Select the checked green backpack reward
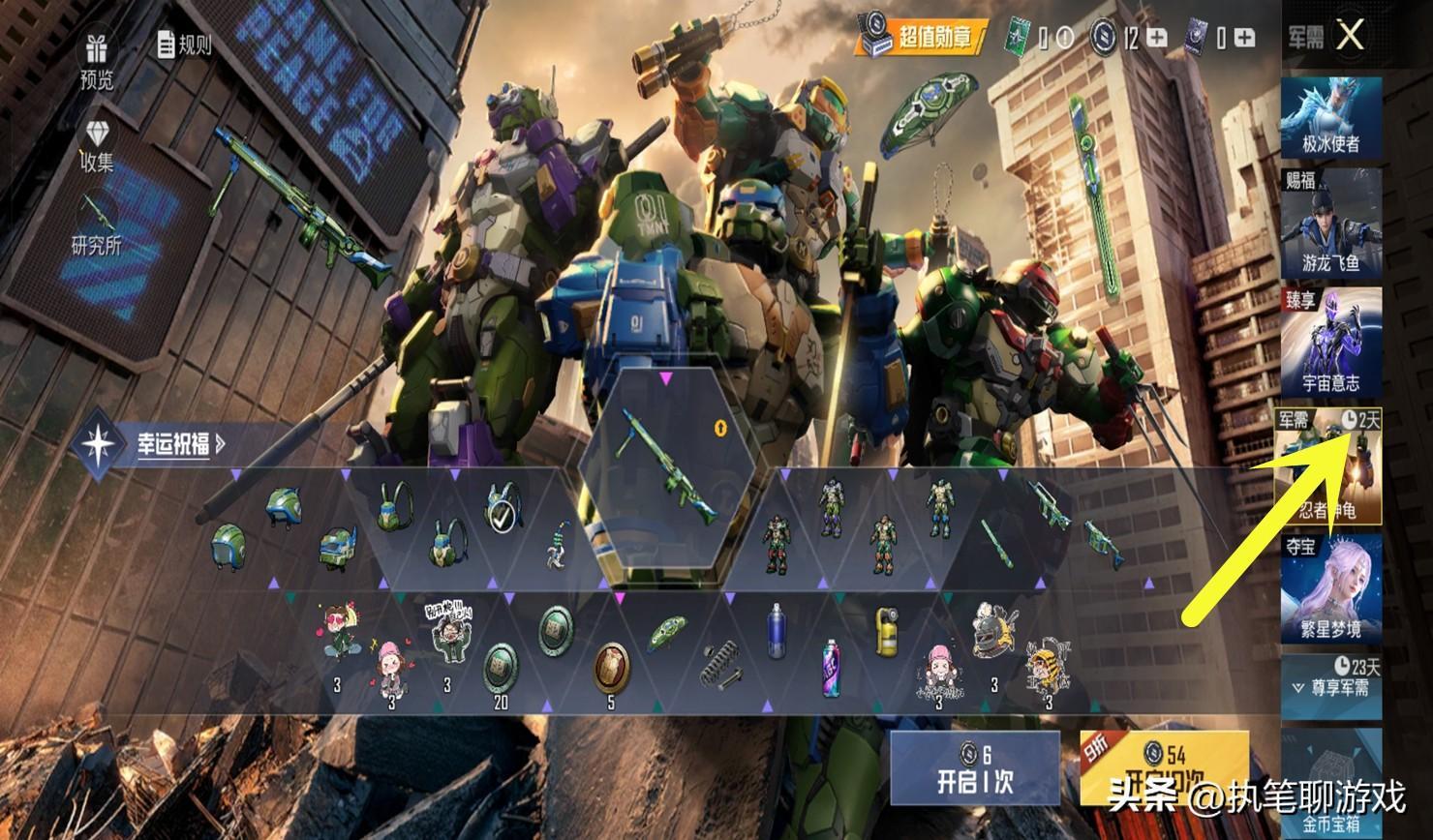 (501, 508)
